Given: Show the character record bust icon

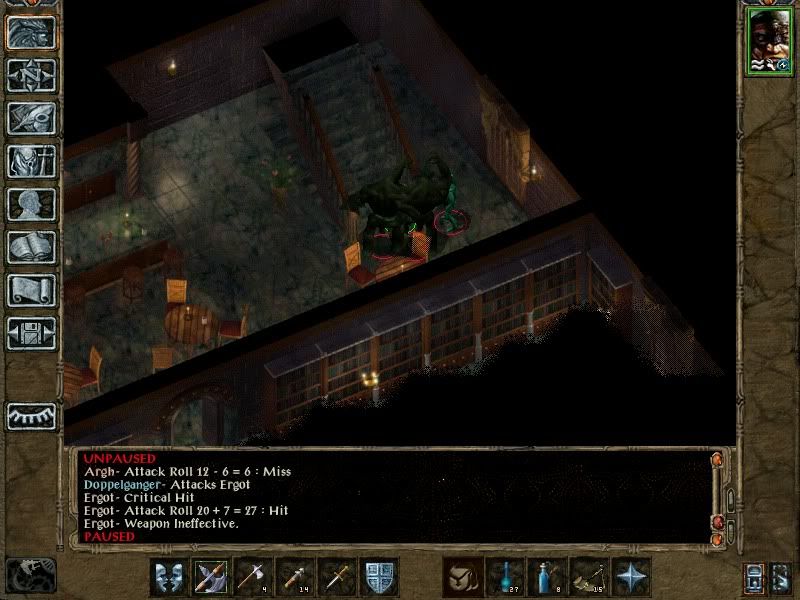Looking at the screenshot, I should (31, 204).
